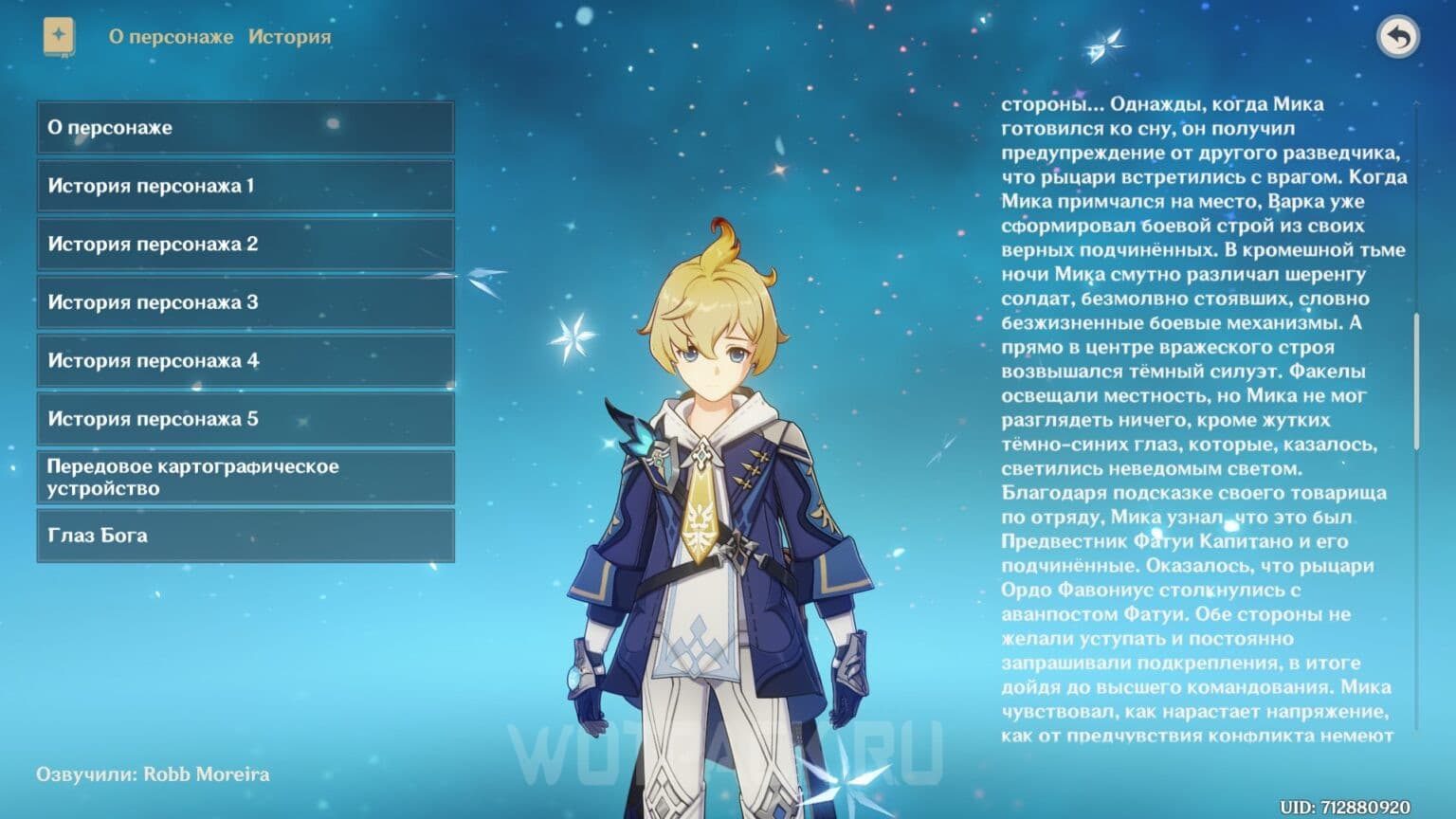Screen dimensions: 1456x819
Task: Switch to the История tab
Action: (289, 37)
